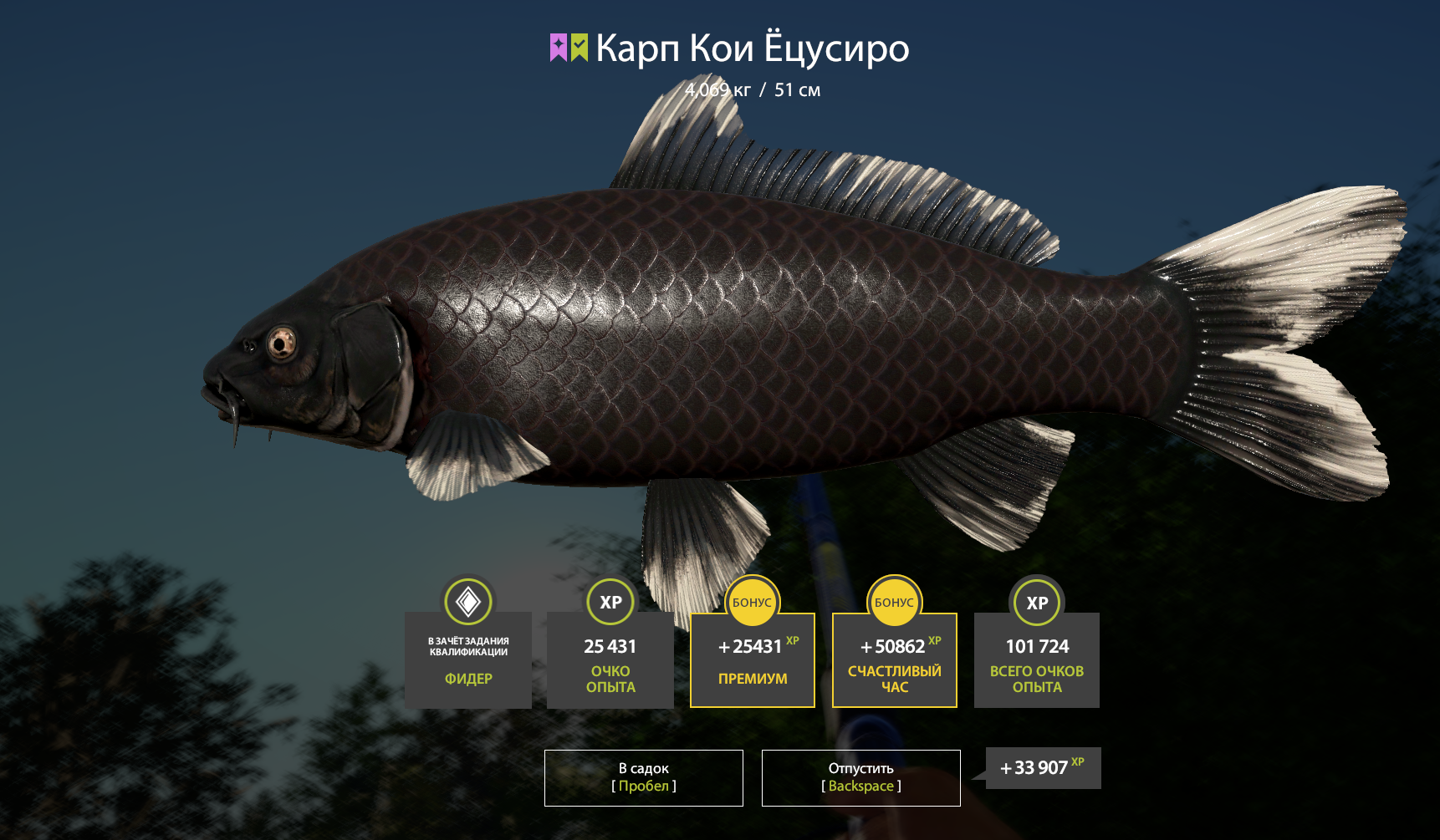Put the fish in the keepnet (В садок)

pyautogui.click(x=643, y=777)
